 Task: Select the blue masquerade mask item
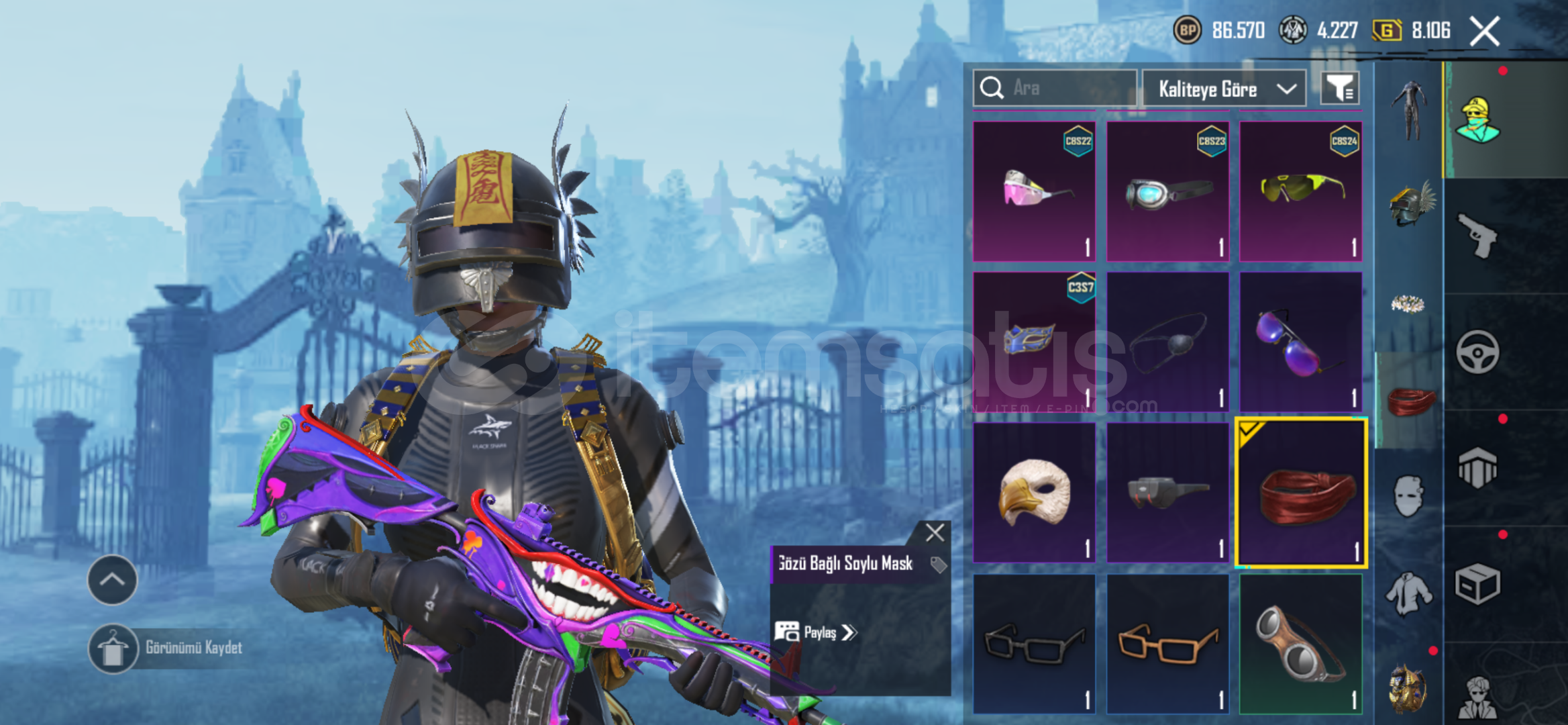1034,342
